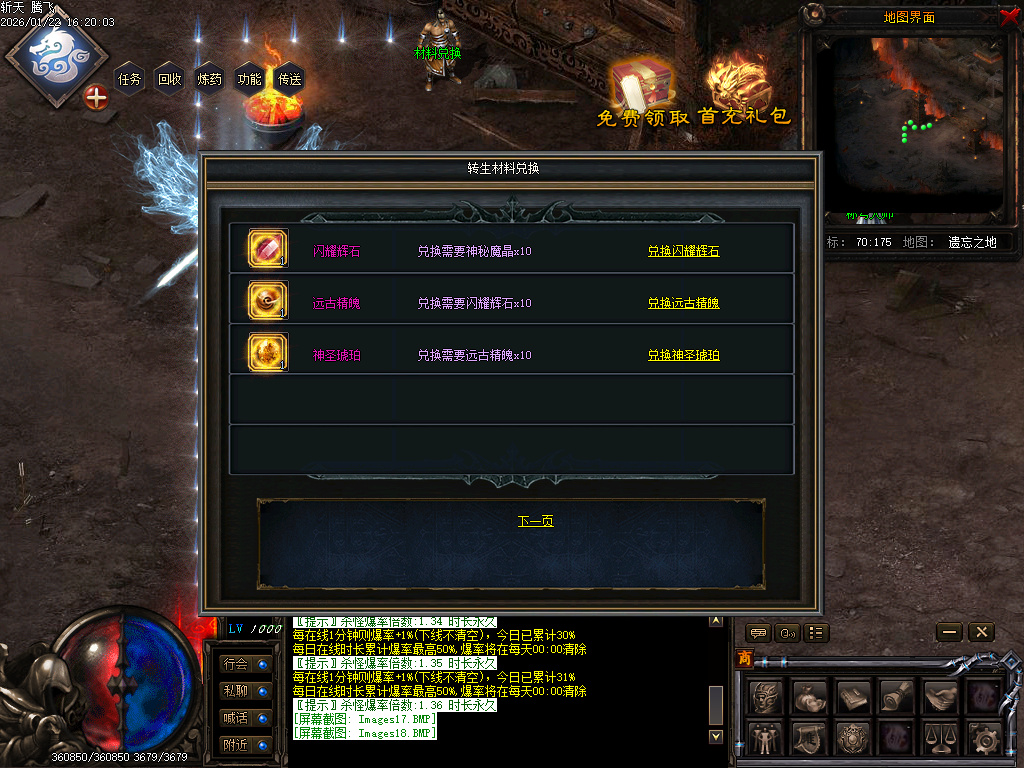Viewport: 1024px width, 768px height.
Task: Click the red plus button under the dragon emblem
Action: pyautogui.click(x=96, y=98)
